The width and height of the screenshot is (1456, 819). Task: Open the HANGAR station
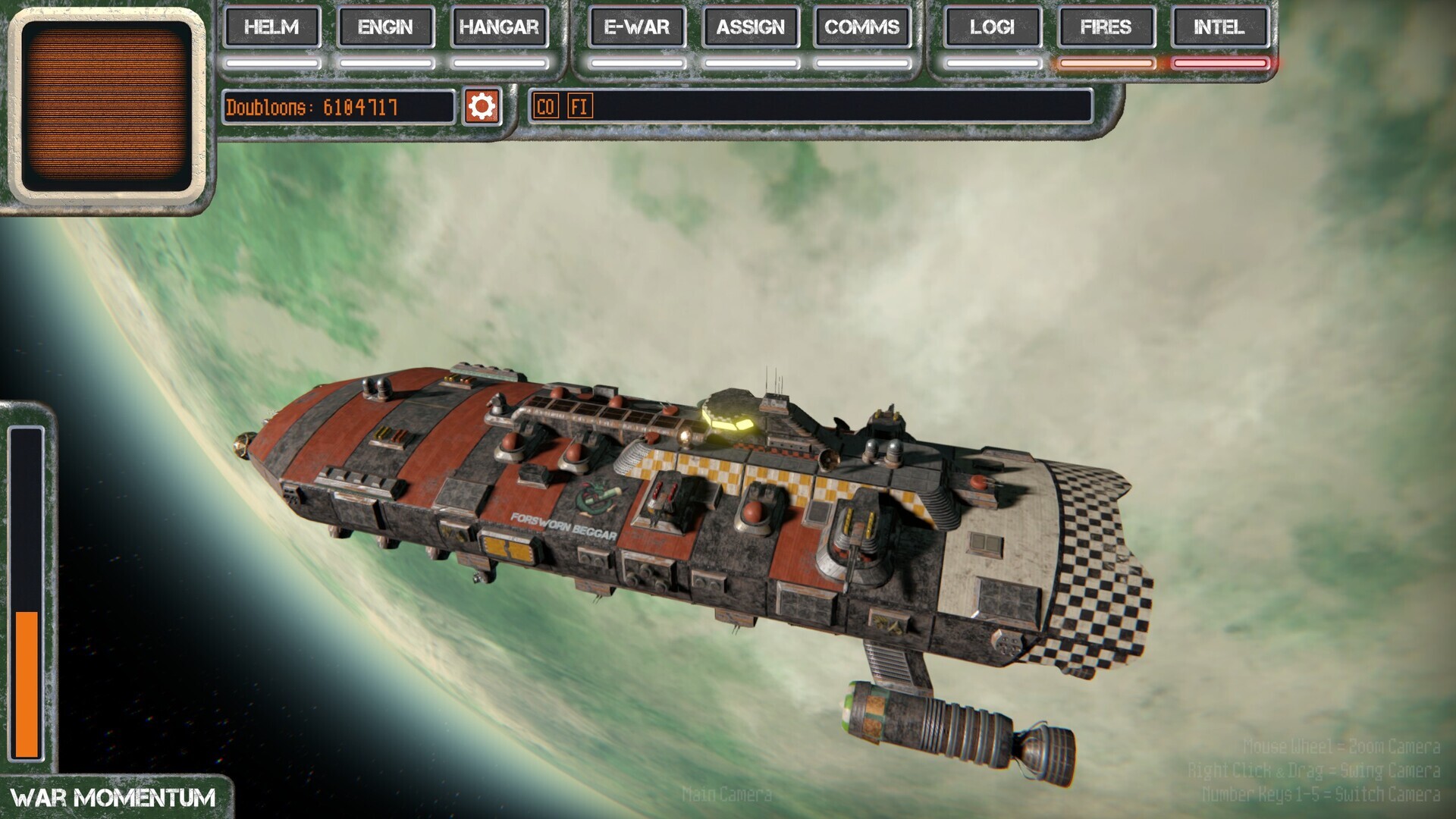point(499,27)
